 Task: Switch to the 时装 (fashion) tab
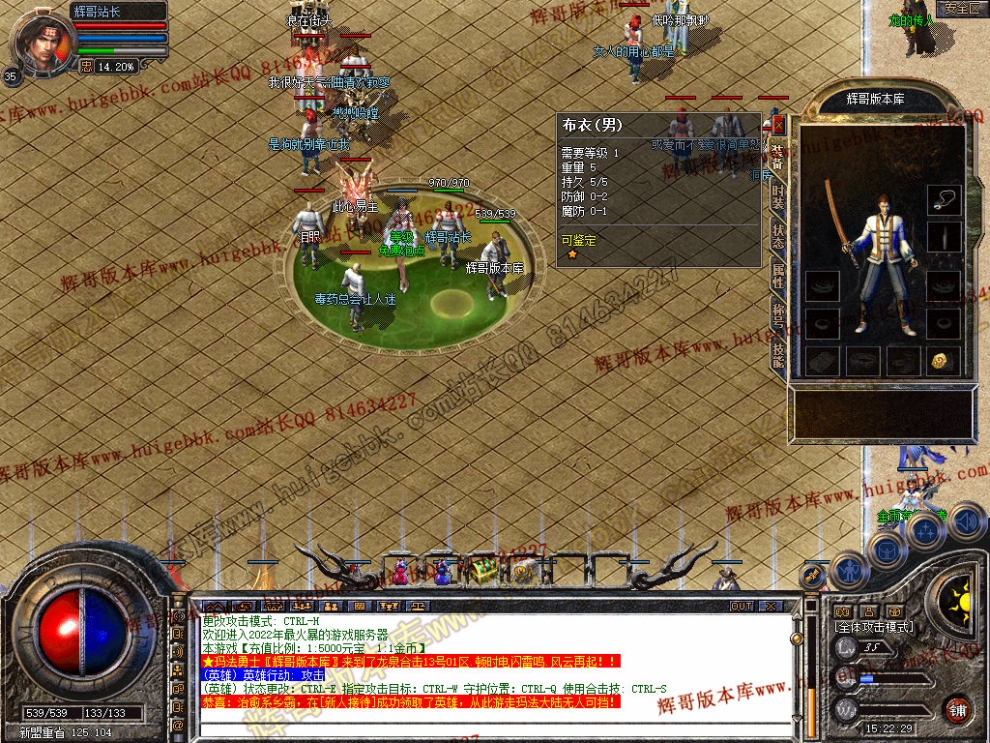(x=778, y=197)
